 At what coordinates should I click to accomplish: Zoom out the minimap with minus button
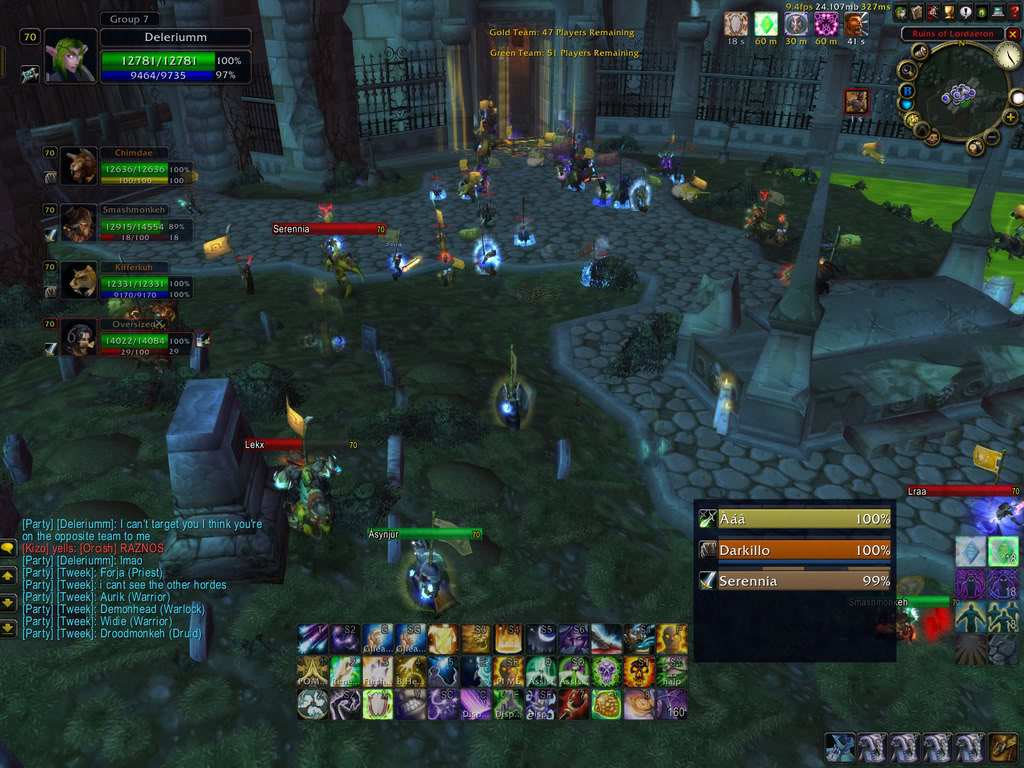992,136
